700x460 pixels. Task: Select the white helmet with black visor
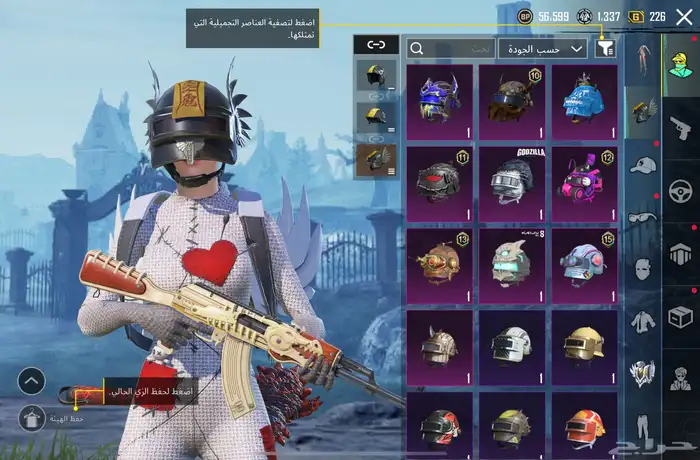(x=512, y=345)
